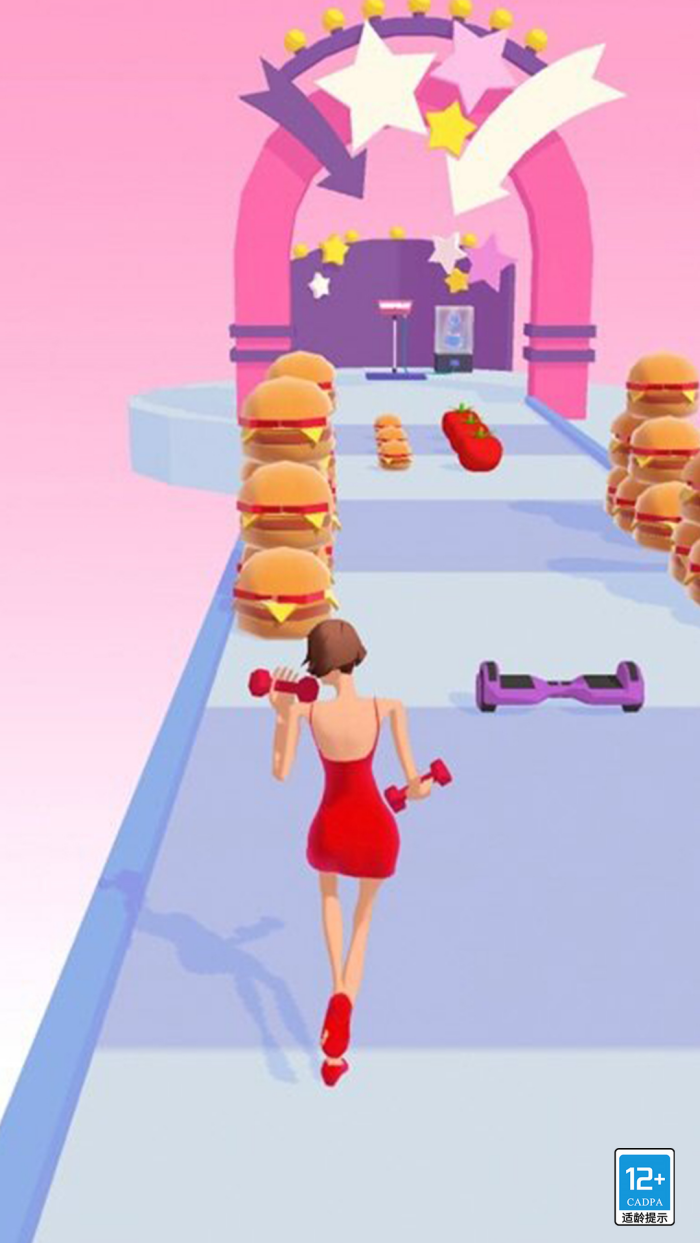Open the CADPA 12+ age rating badge
The height and width of the screenshot is (1243, 700).
tap(644, 1186)
